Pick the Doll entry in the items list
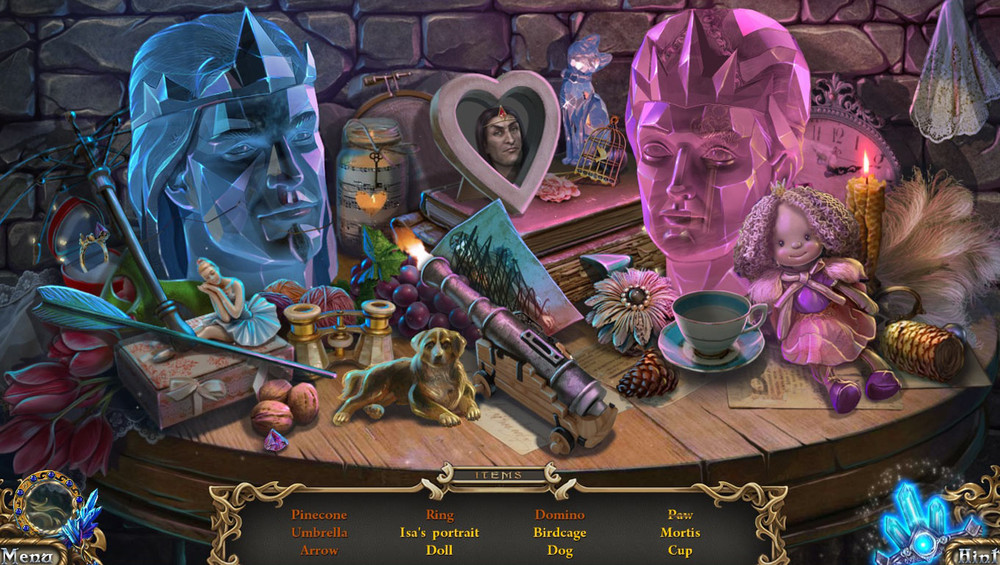The width and height of the screenshot is (1000, 565). [x=439, y=550]
